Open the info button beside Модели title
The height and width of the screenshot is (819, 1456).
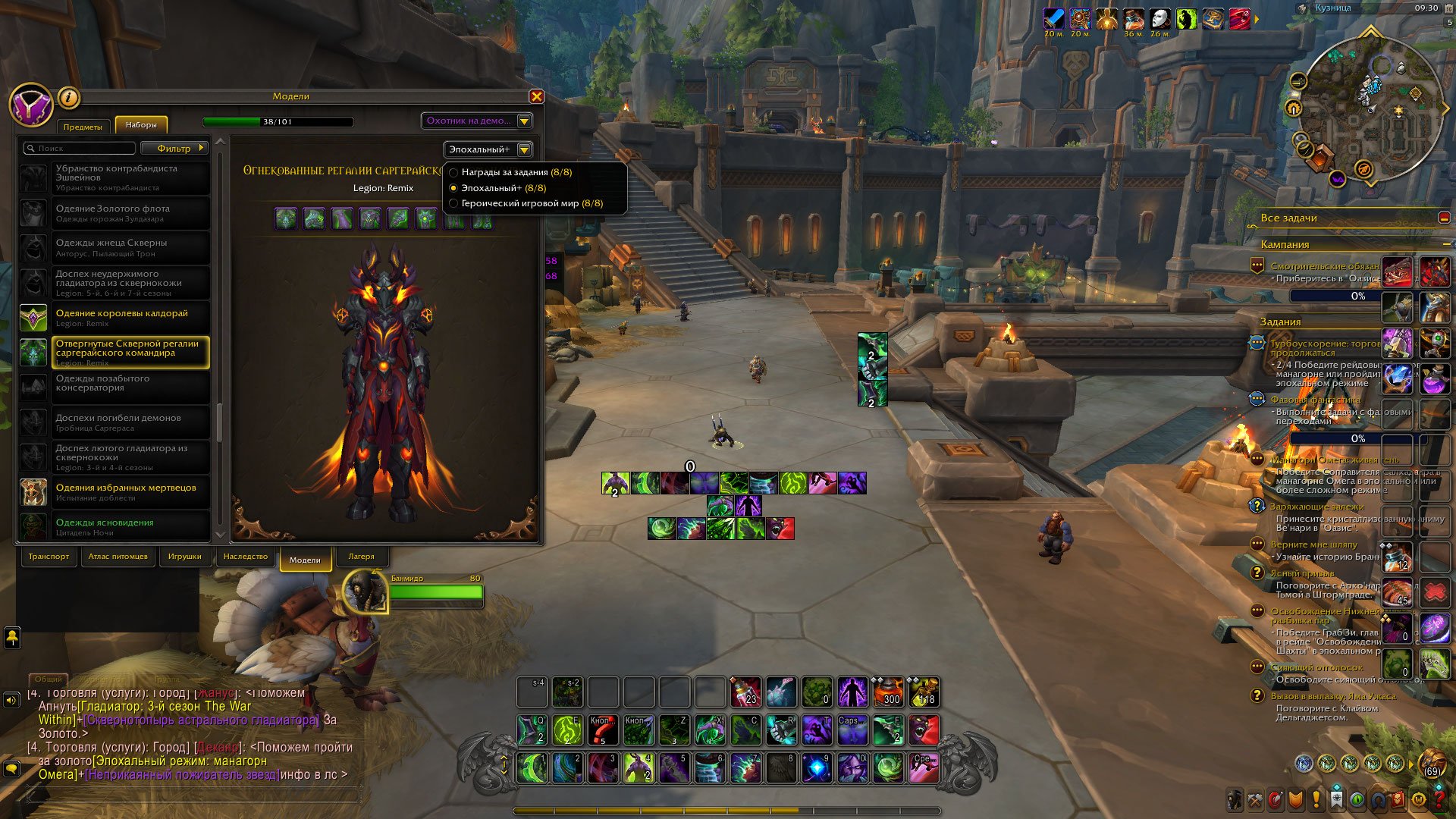pyautogui.click(x=68, y=97)
